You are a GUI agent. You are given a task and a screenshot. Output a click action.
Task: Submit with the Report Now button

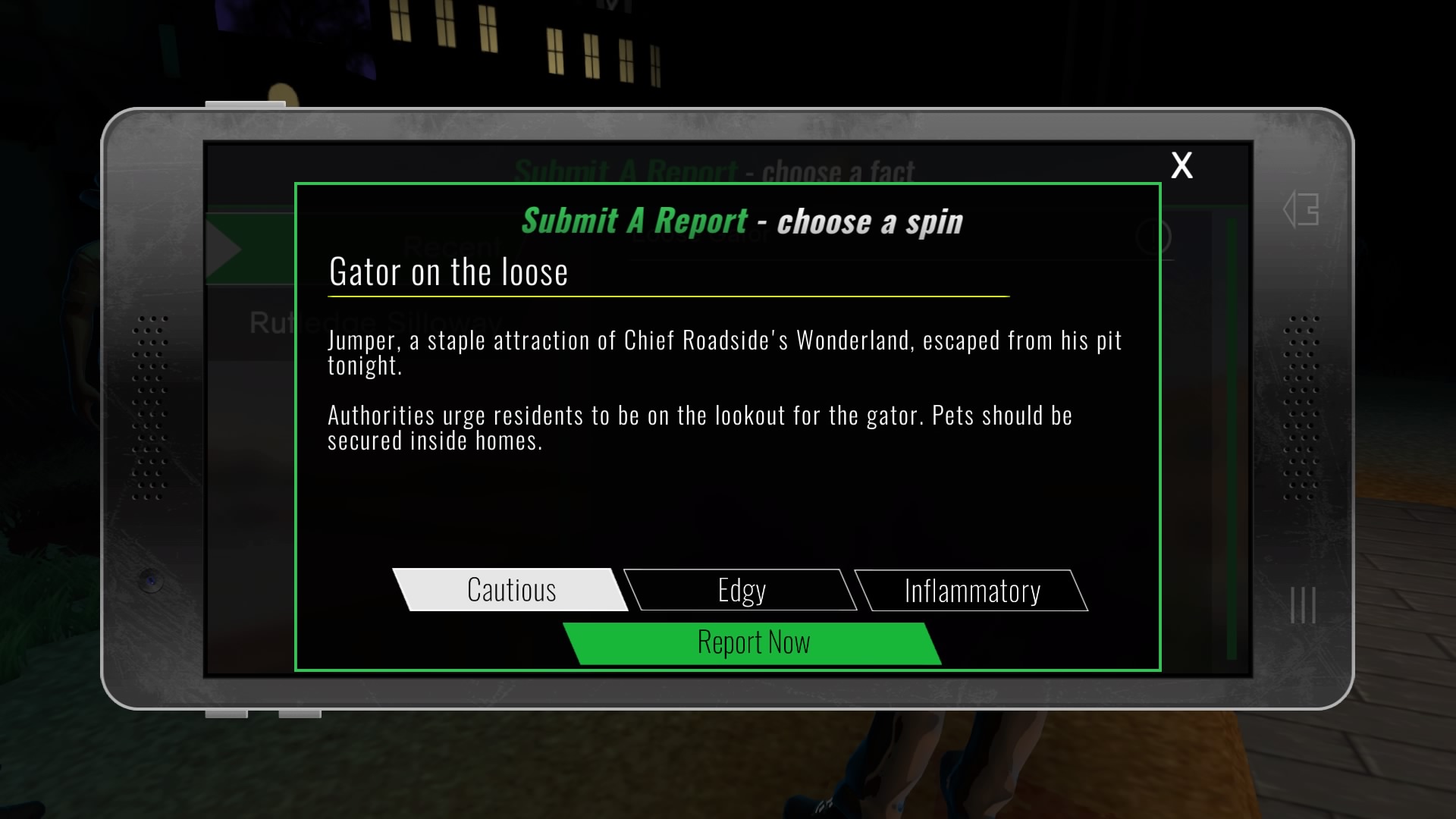point(753,643)
